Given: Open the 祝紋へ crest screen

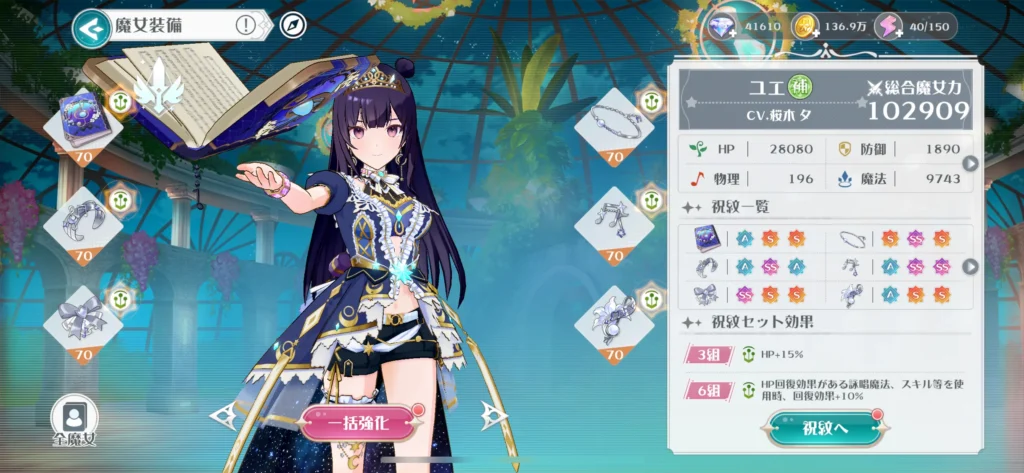Looking at the screenshot, I should tap(825, 428).
